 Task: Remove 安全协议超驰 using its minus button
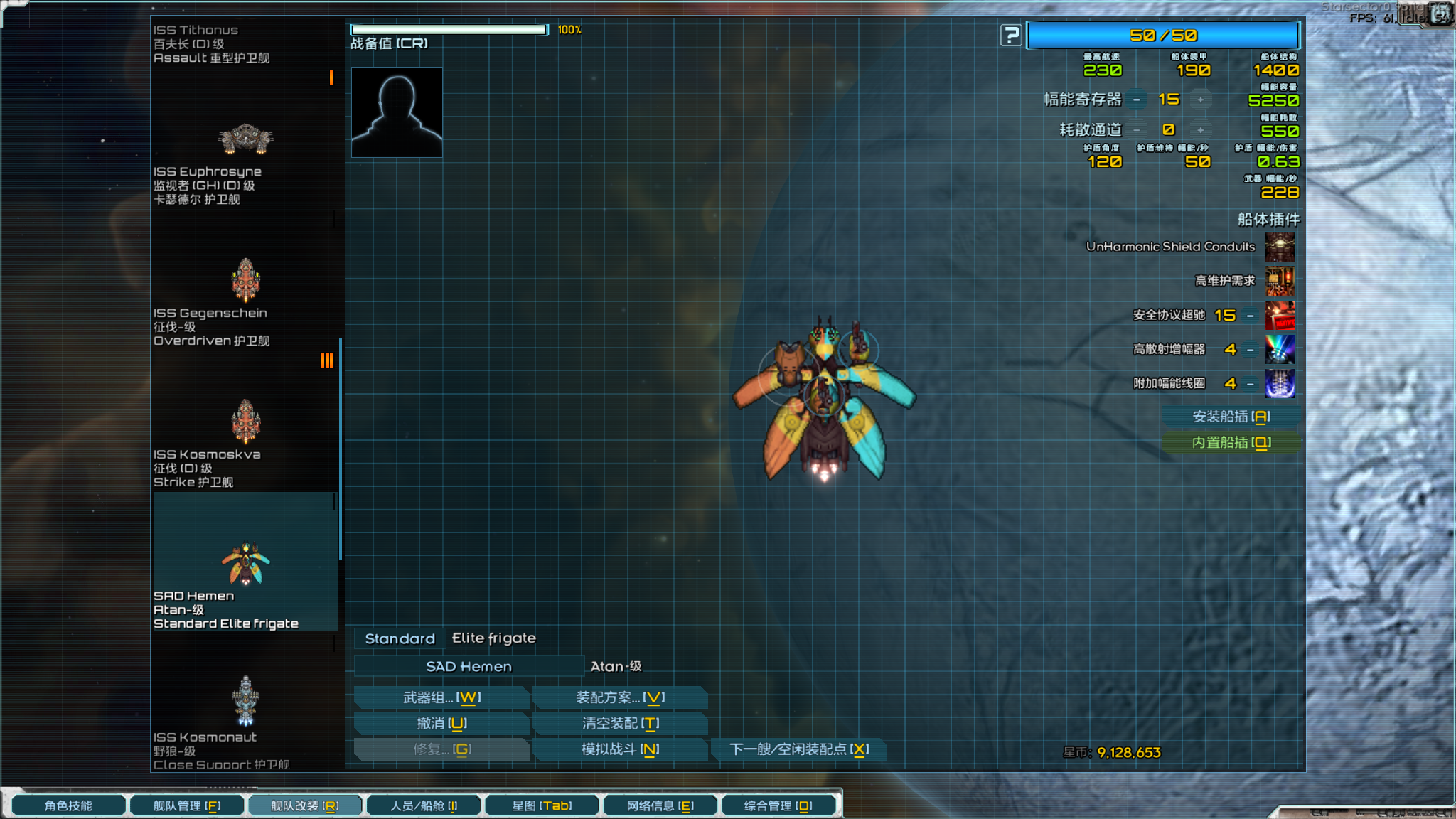(x=1249, y=315)
